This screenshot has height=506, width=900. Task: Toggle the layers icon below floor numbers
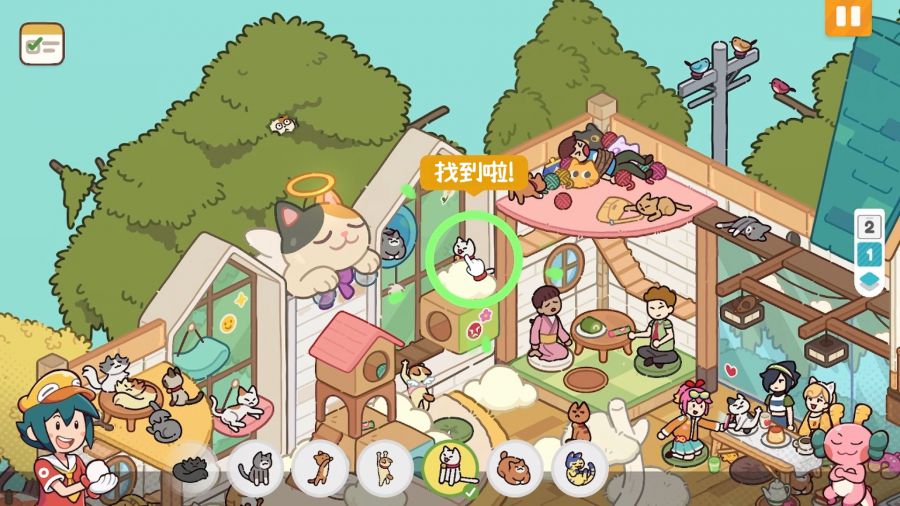[x=868, y=281]
